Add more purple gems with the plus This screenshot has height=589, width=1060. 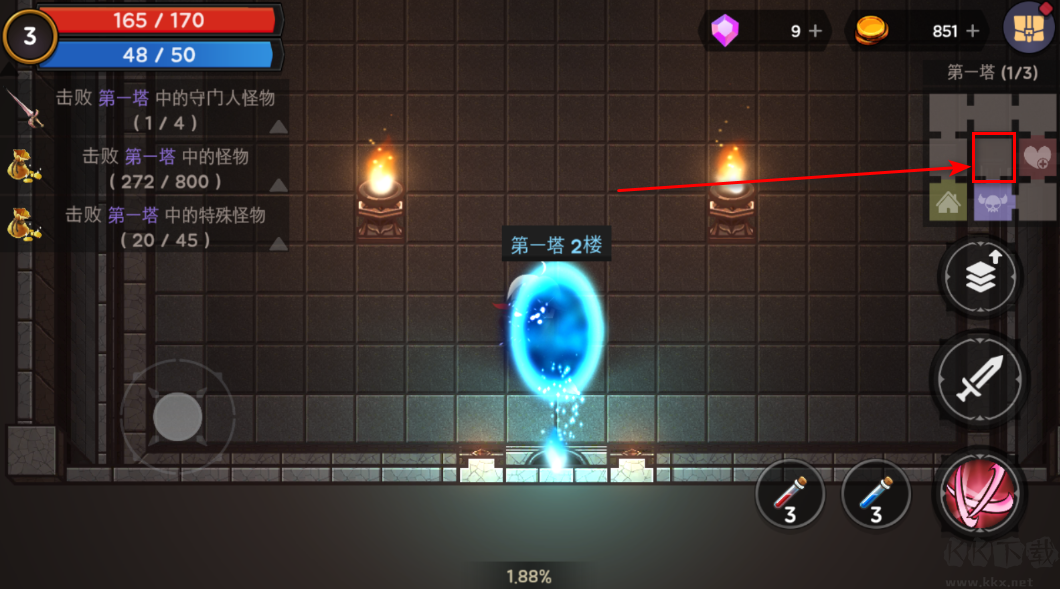815,31
